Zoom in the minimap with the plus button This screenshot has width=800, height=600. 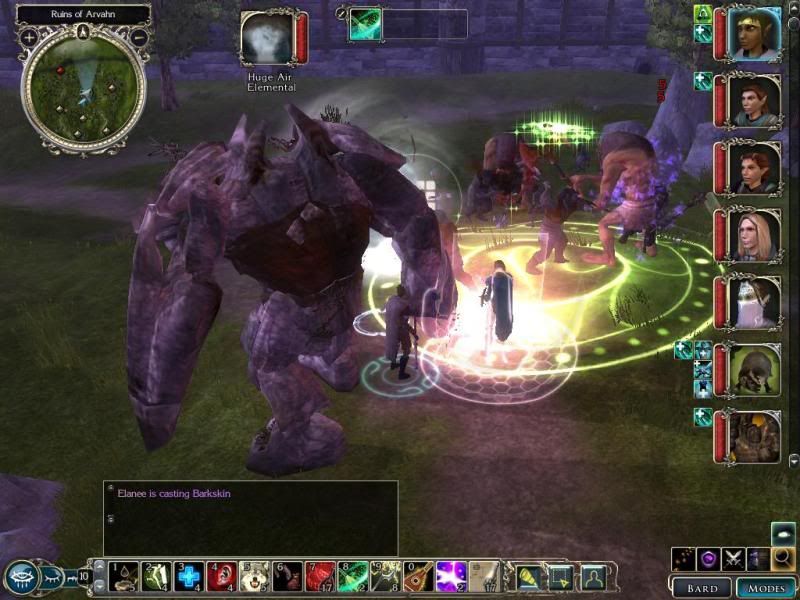point(29,37)
